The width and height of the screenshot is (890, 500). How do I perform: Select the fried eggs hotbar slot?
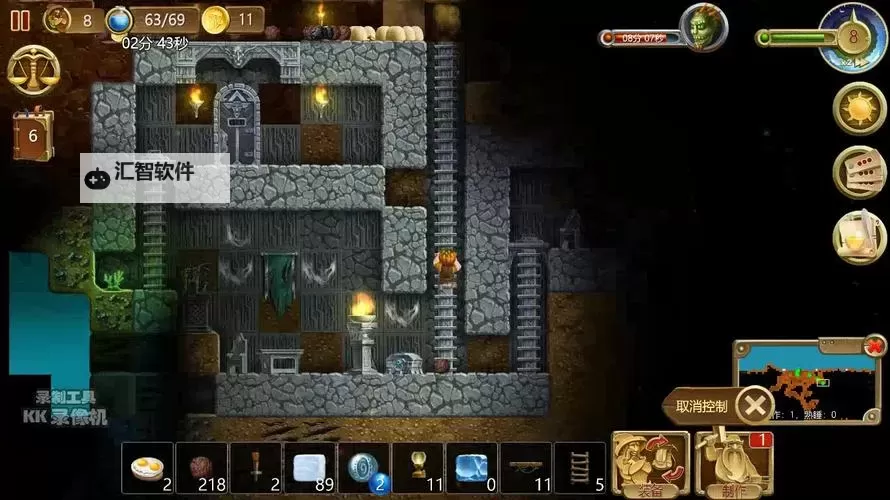148,468
